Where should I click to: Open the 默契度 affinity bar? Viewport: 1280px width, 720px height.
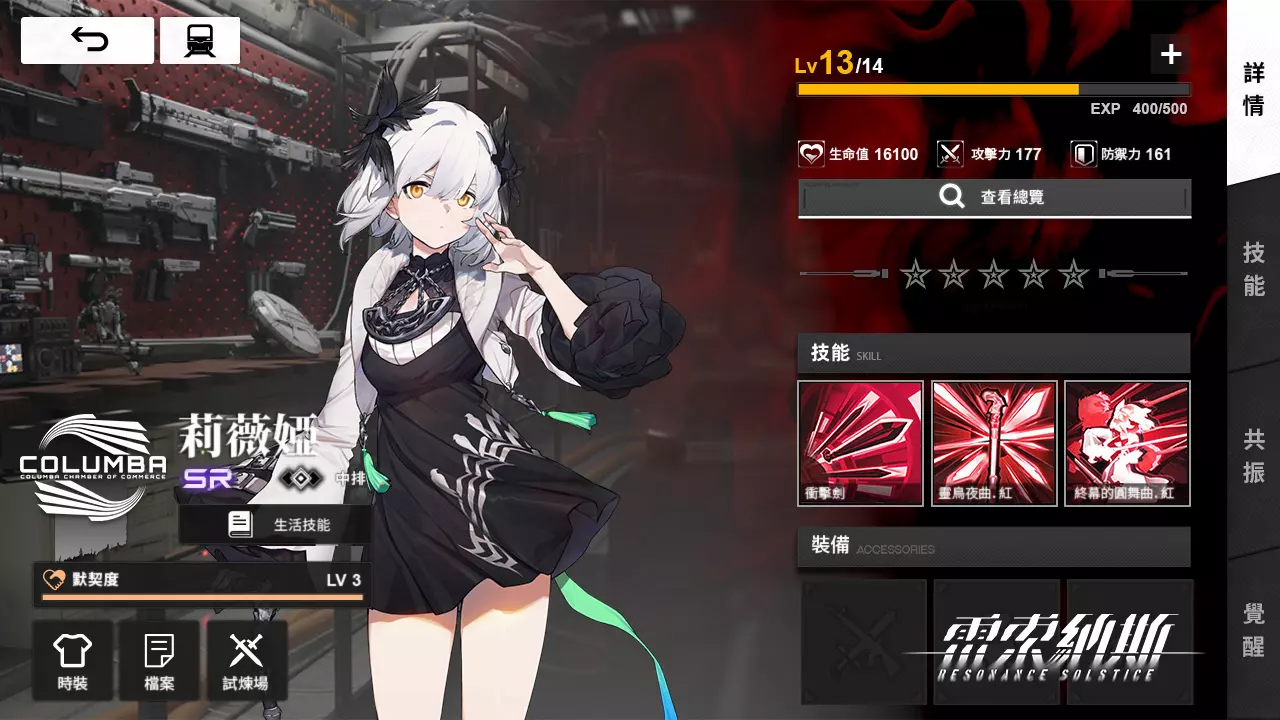(x=202, y=584)
